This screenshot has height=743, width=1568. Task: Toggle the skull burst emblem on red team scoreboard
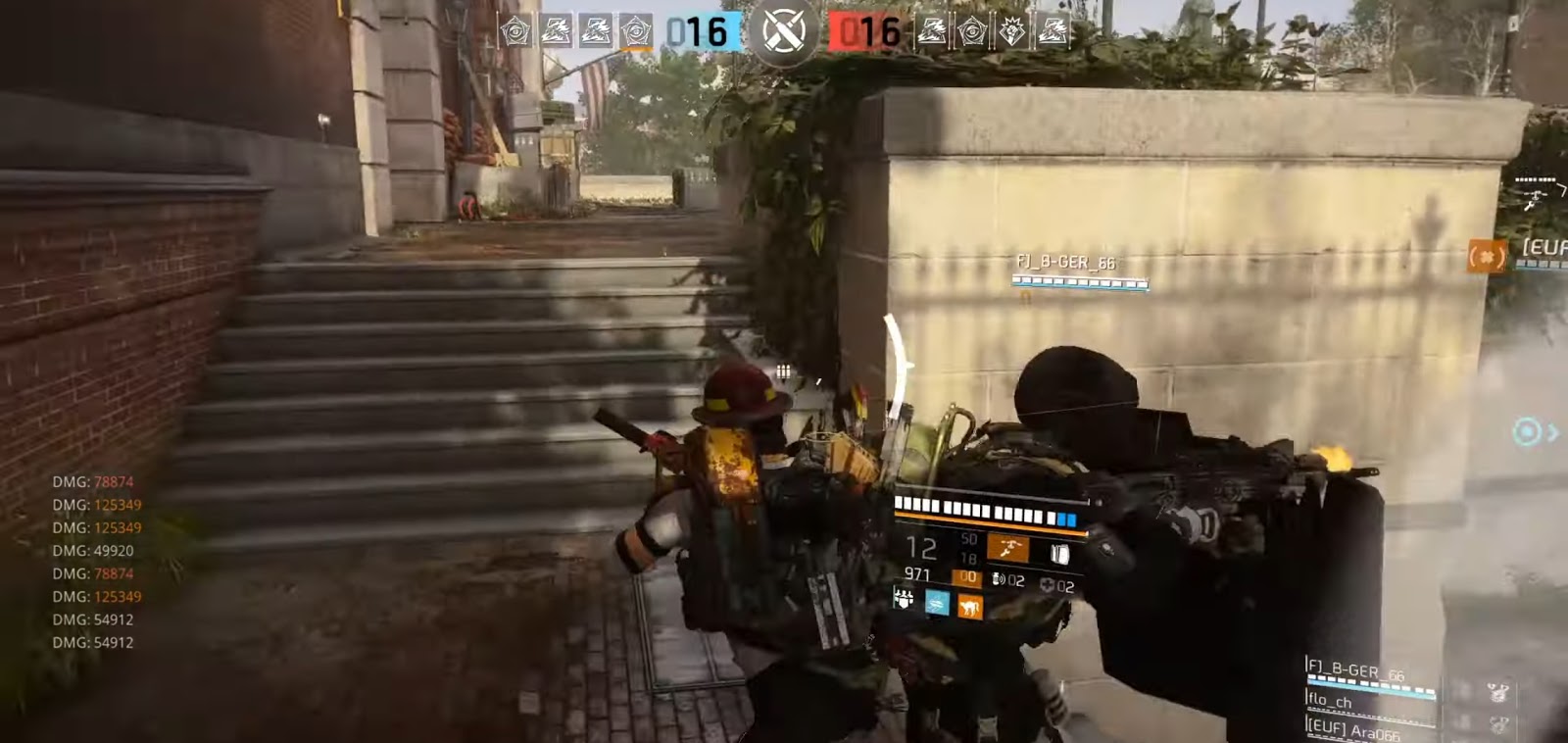[x=1011, y=31]
